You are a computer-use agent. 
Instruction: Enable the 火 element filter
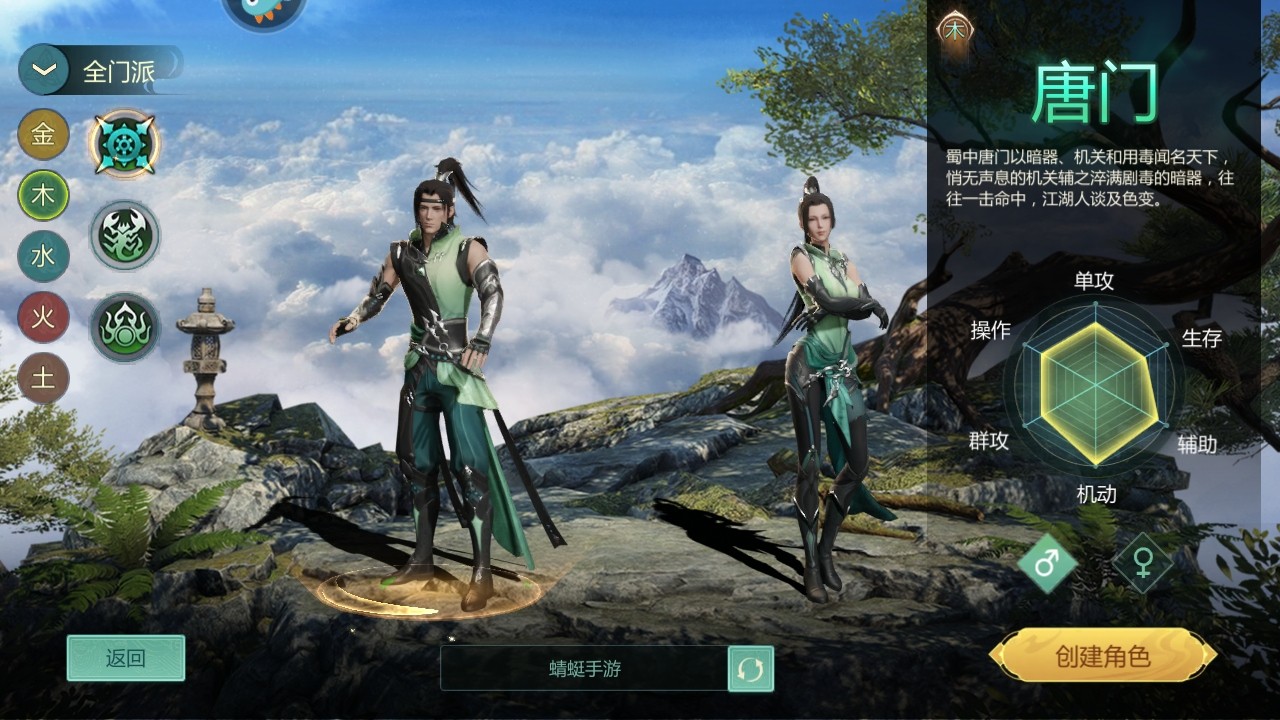(42, 318)
